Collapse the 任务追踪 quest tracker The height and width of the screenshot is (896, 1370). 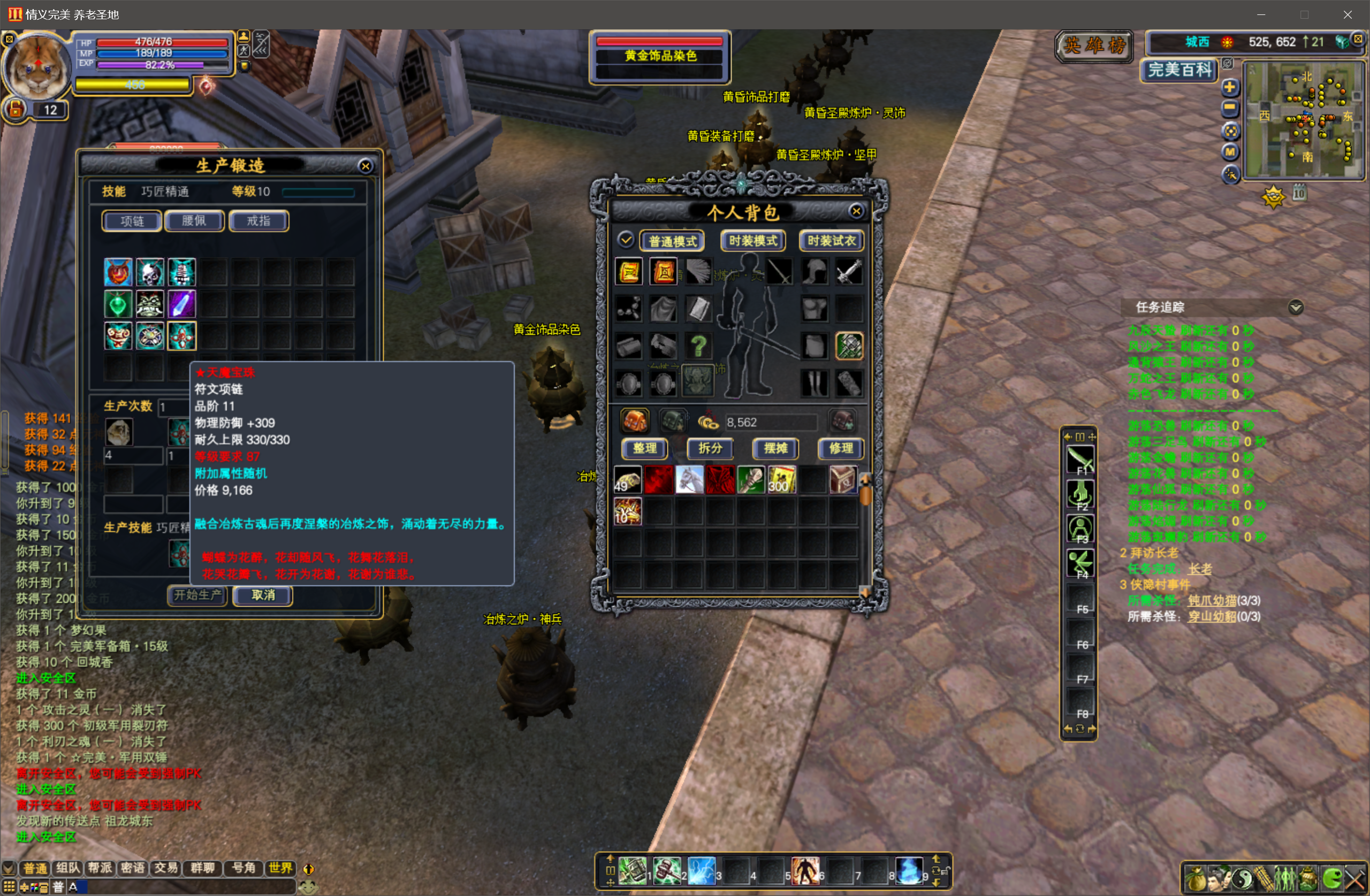[x=1295, y=307]
